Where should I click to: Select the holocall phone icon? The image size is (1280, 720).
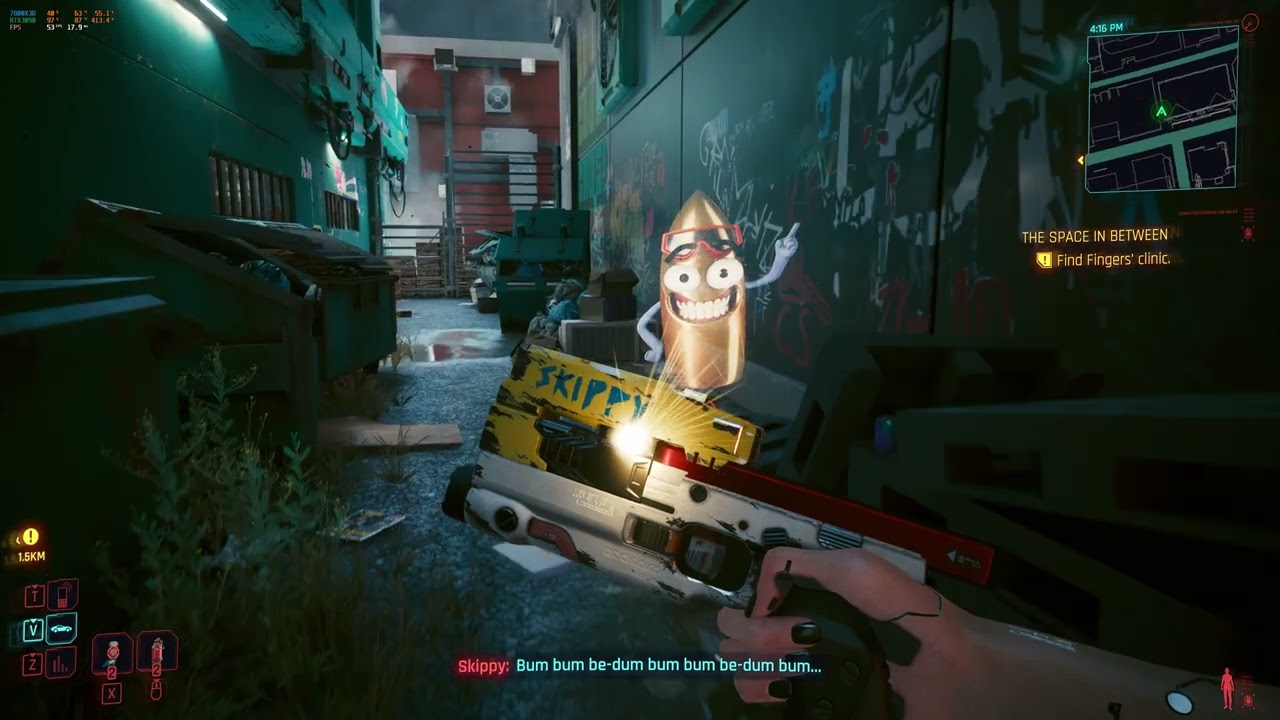pos(60,595)
